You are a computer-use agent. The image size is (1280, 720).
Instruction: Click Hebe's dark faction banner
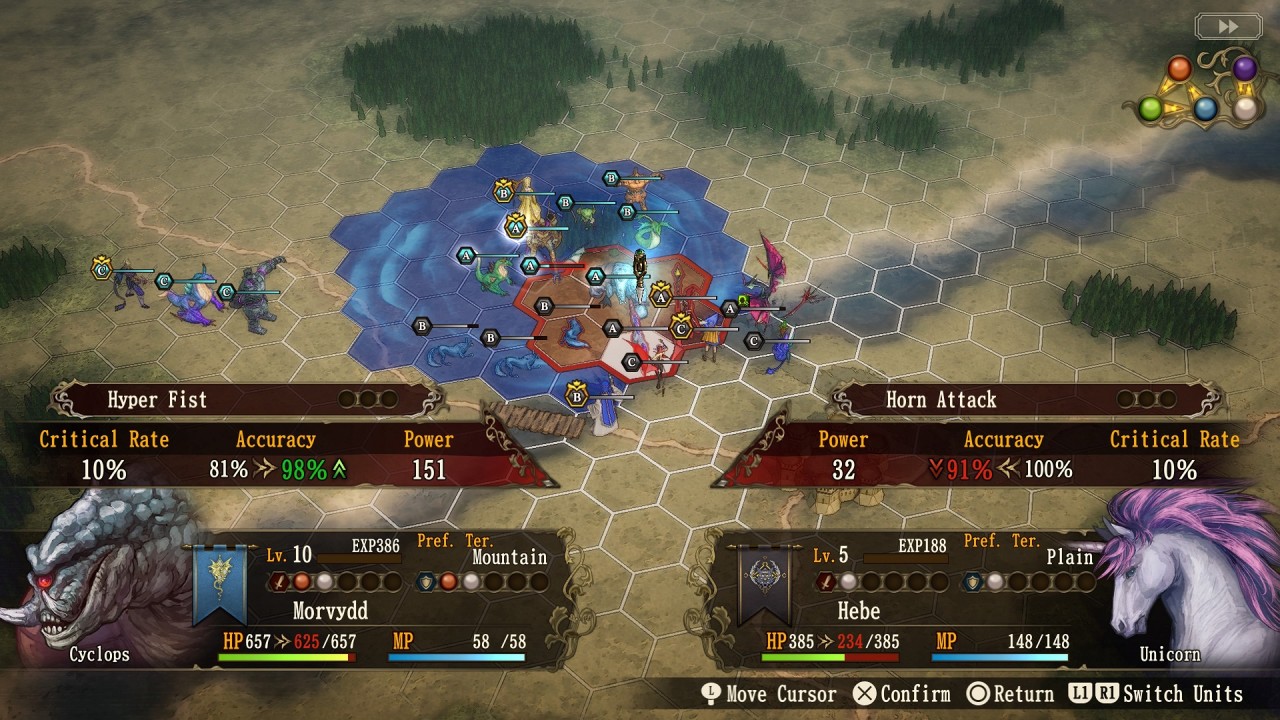tap(763, 584)
